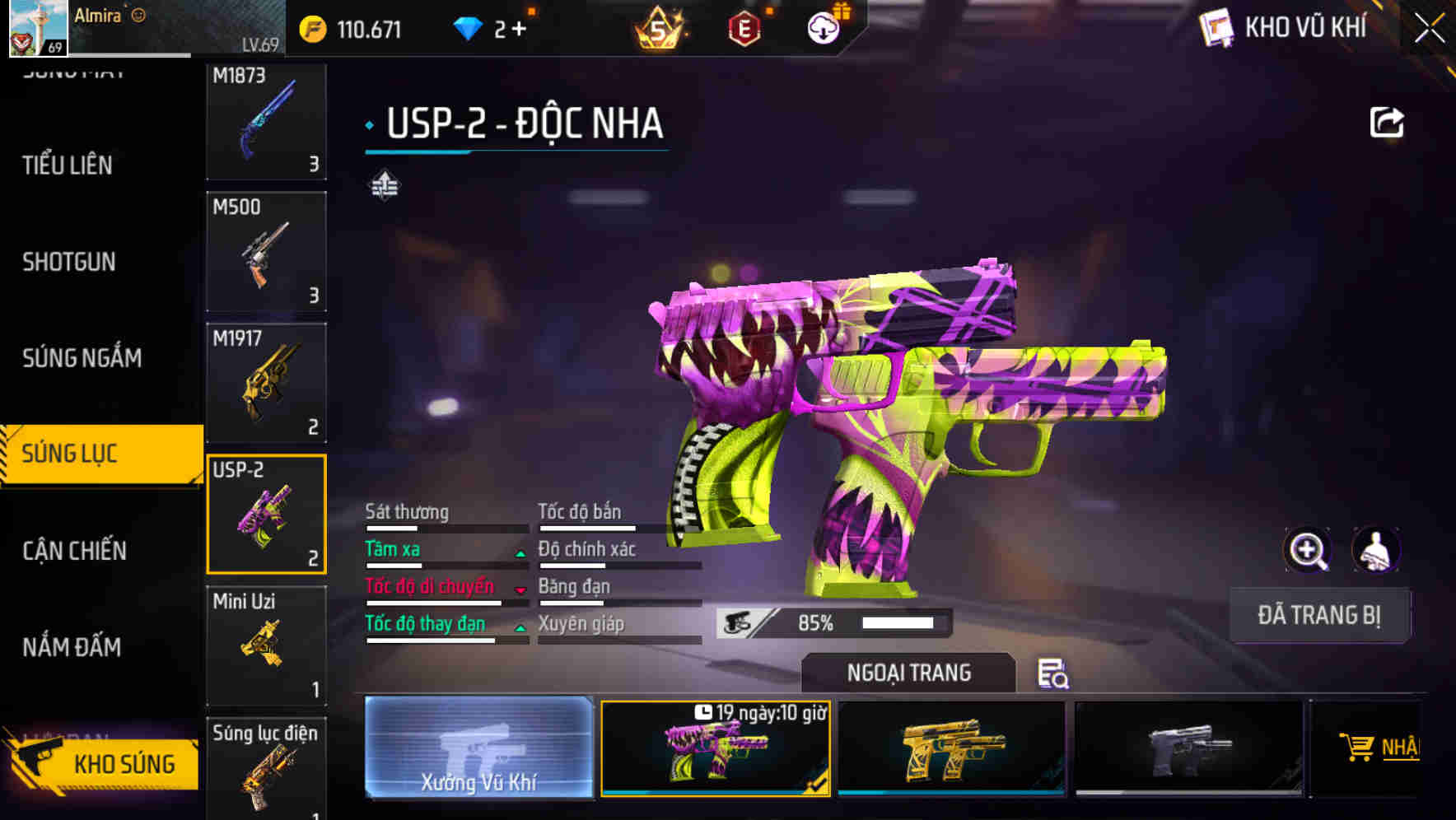This screenshot has width=1456, height=820.
Task: Open the cloud download gift icon
Action: [823, 27]
